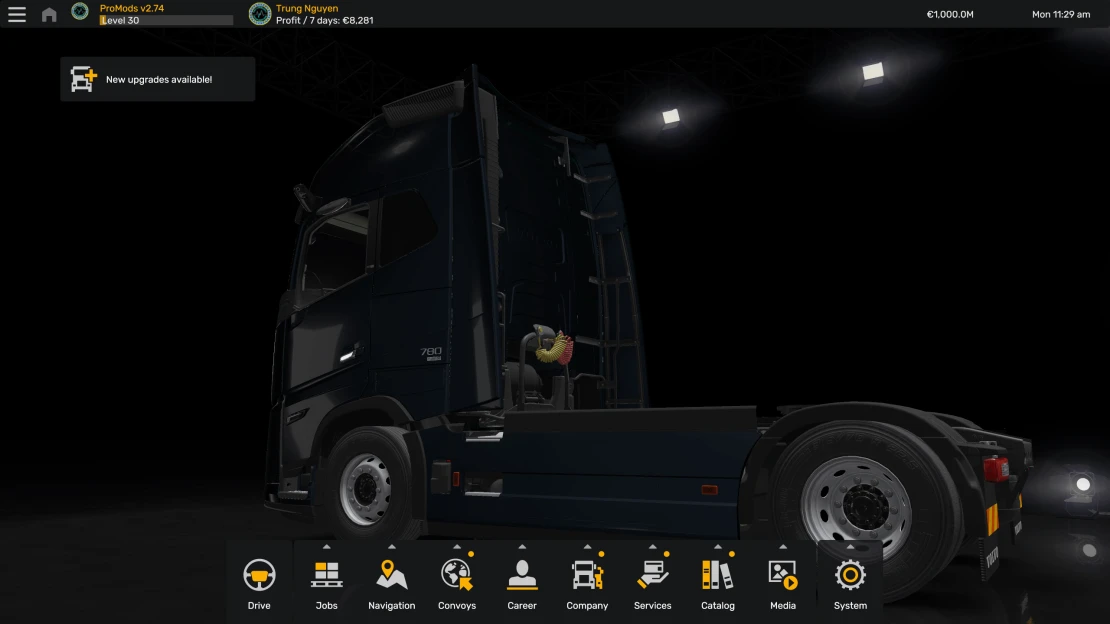
Task: Open the Jobs menu
Action: pyautogui.click(x=326, y=582)
